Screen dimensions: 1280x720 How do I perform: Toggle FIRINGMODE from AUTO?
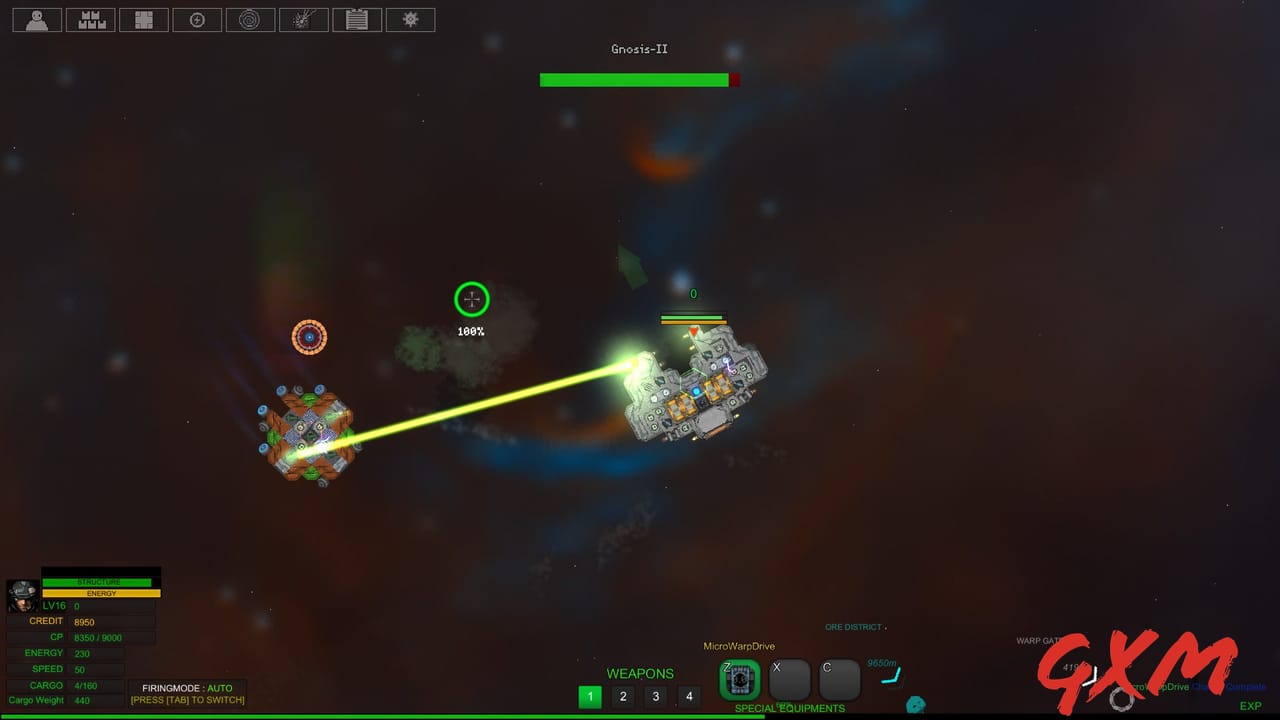(188, 693)
